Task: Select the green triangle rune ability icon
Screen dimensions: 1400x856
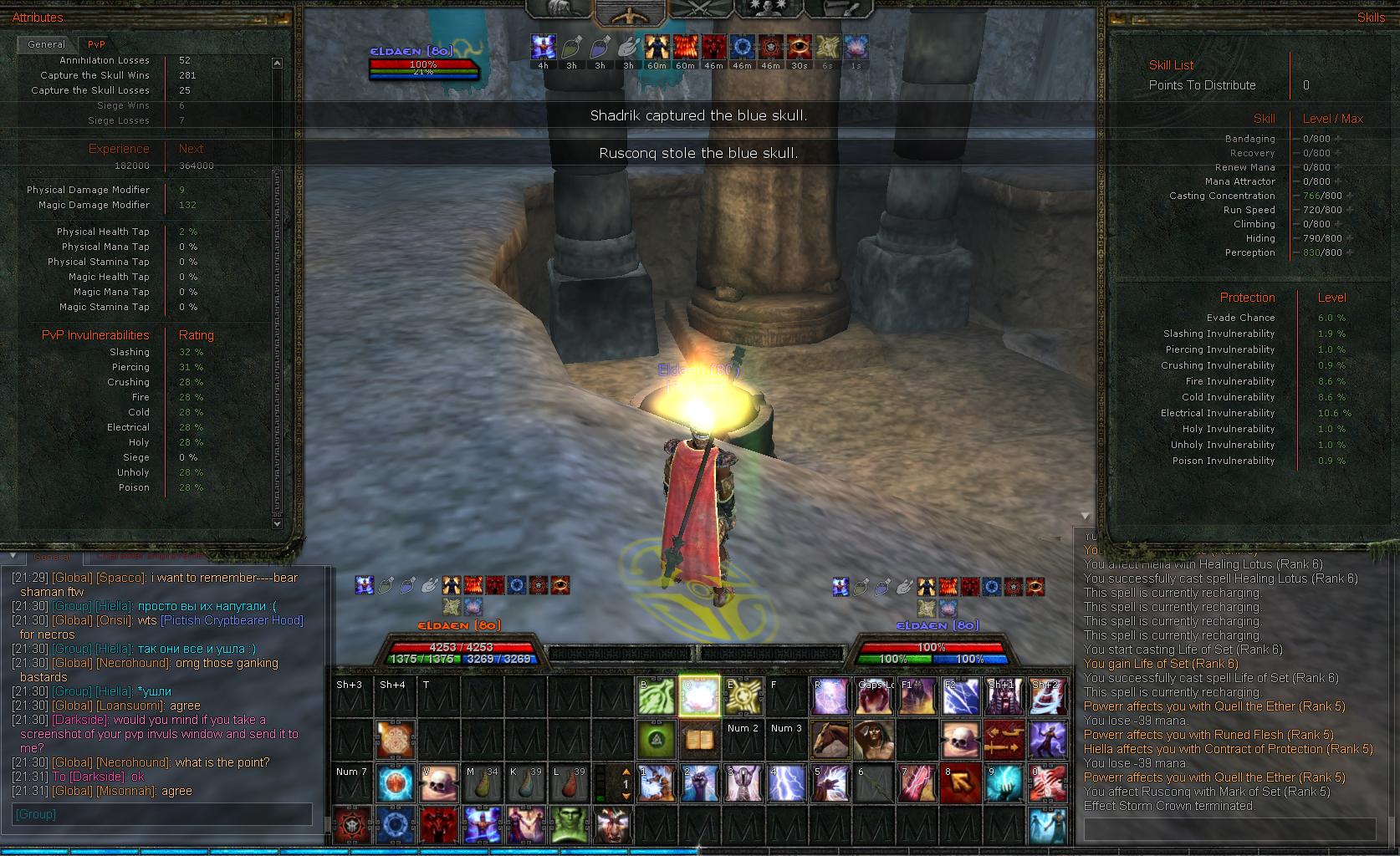Action: [656, 740]
